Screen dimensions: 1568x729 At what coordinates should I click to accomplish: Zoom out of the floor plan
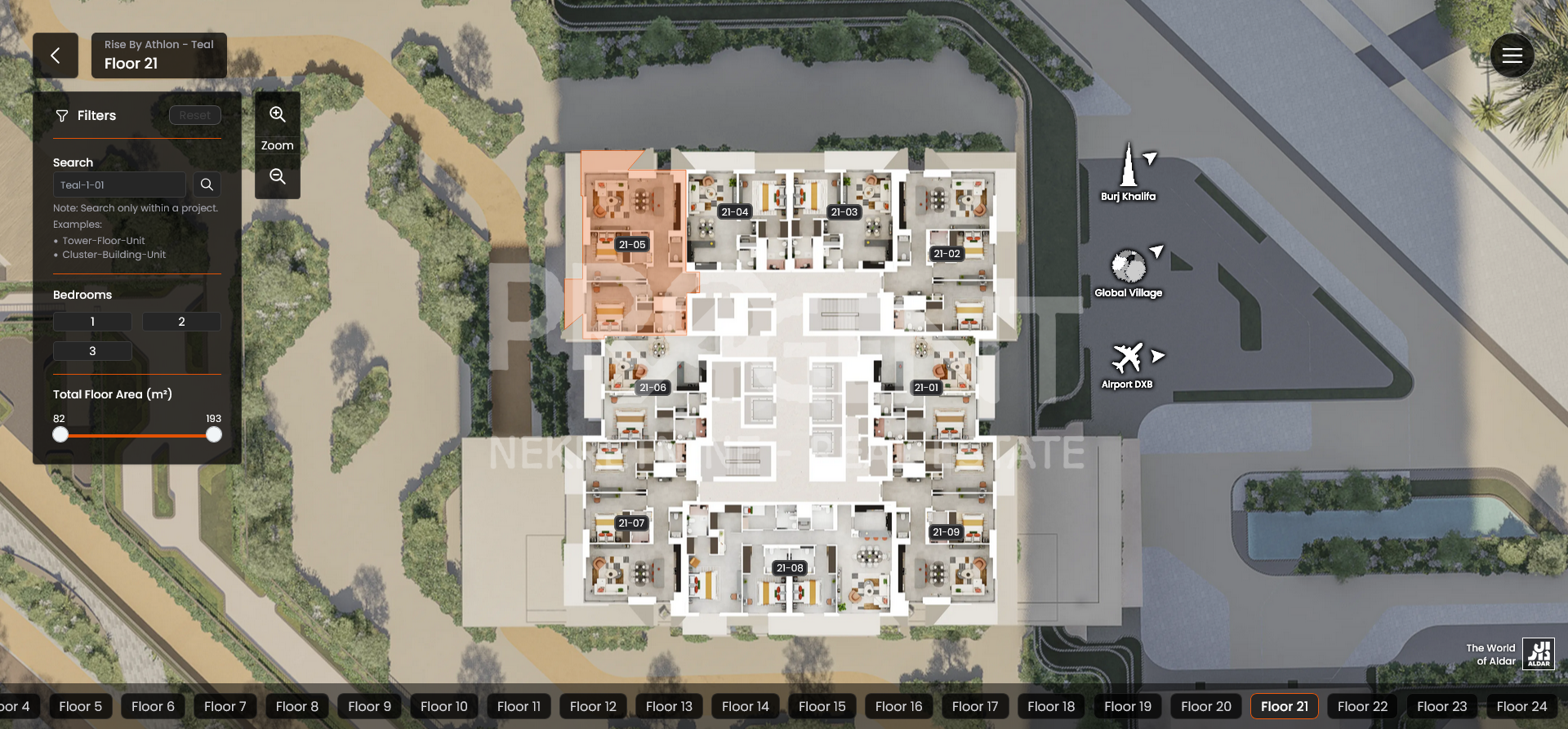[x=278, y=176]
